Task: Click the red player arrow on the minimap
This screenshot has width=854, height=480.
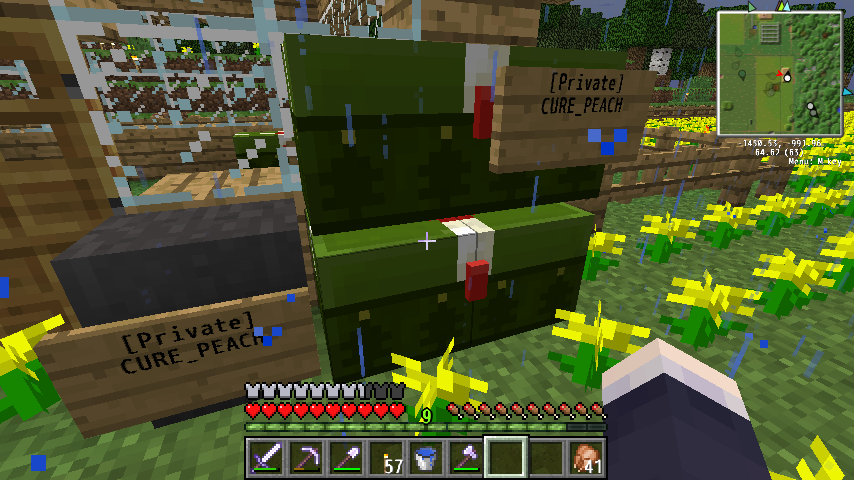Action: 779,73
